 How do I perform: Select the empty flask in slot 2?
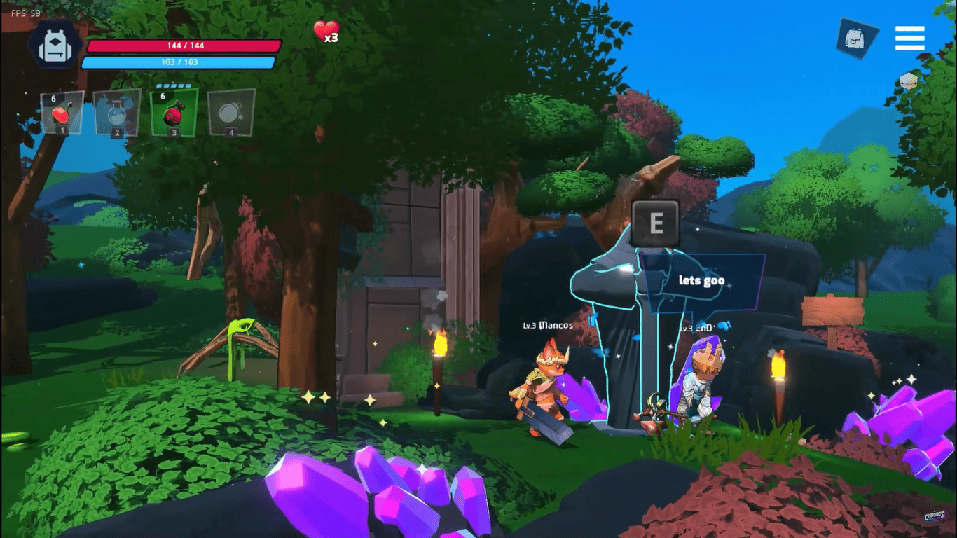coord(117,113)
